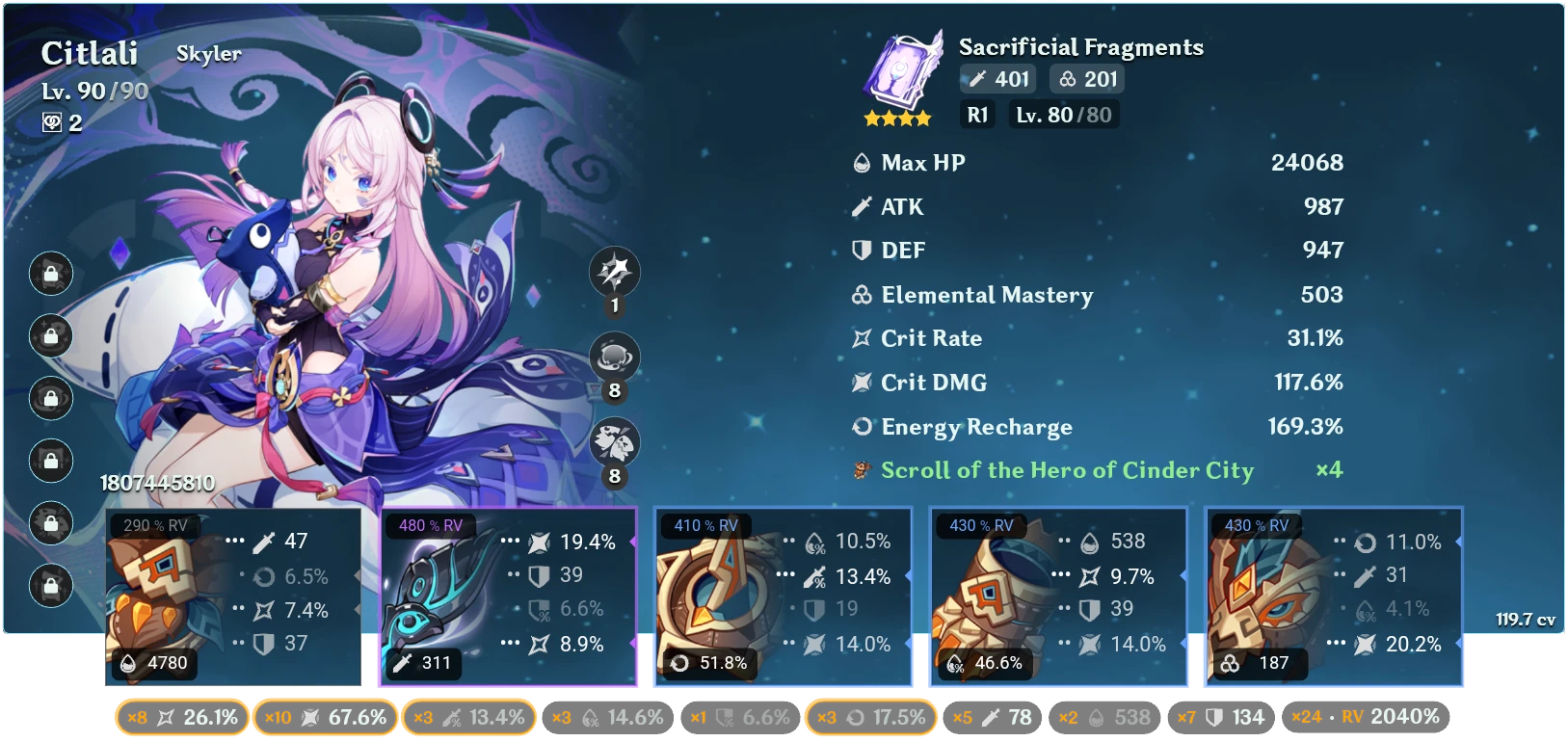Click the Normal Attack talent icon showing level 1
The height and width of the screenshot is (742, 1568).
point(614,272)
